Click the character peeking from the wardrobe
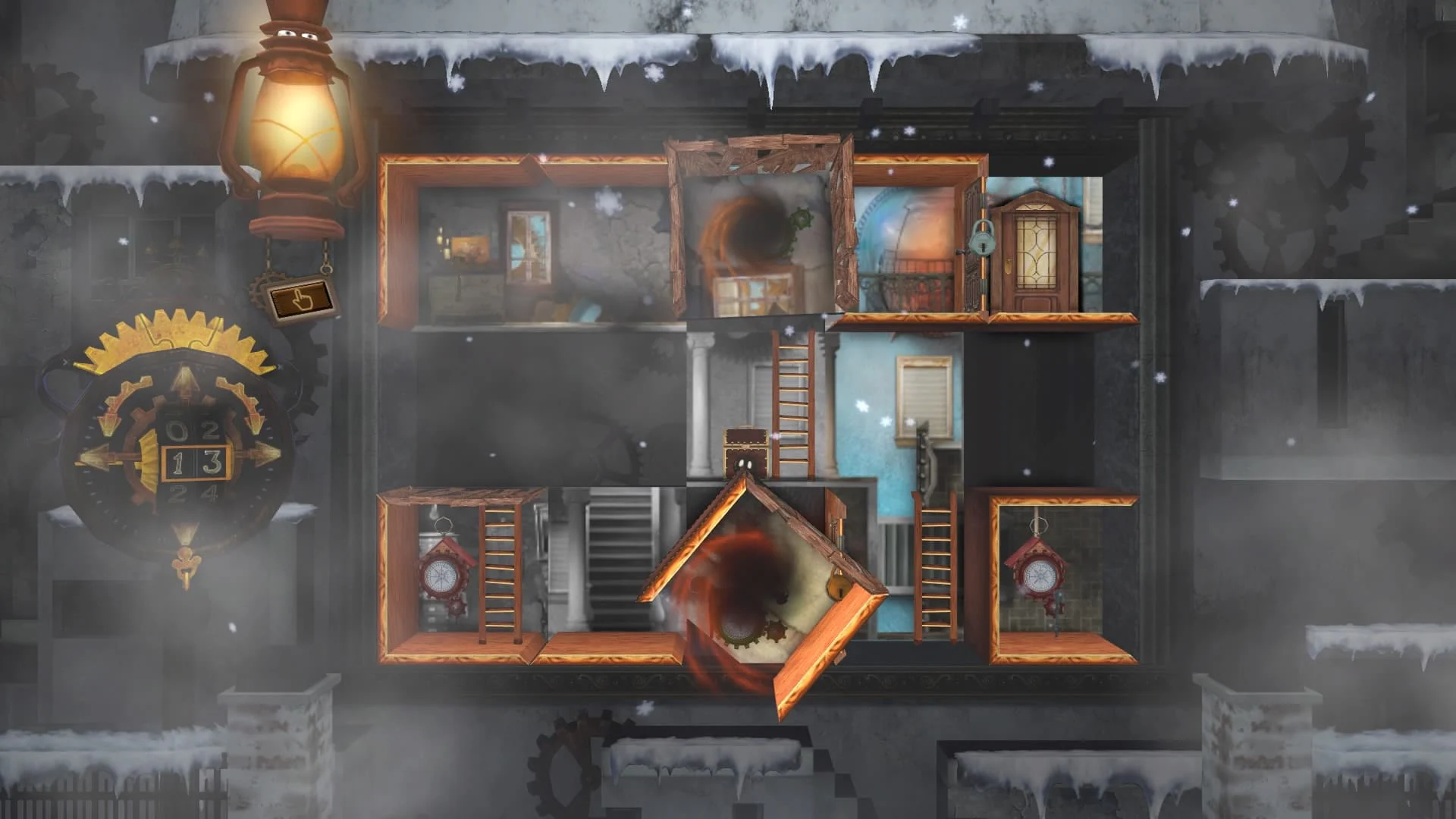The width and height of the screenshot is (1456, 819). point(745,455)
